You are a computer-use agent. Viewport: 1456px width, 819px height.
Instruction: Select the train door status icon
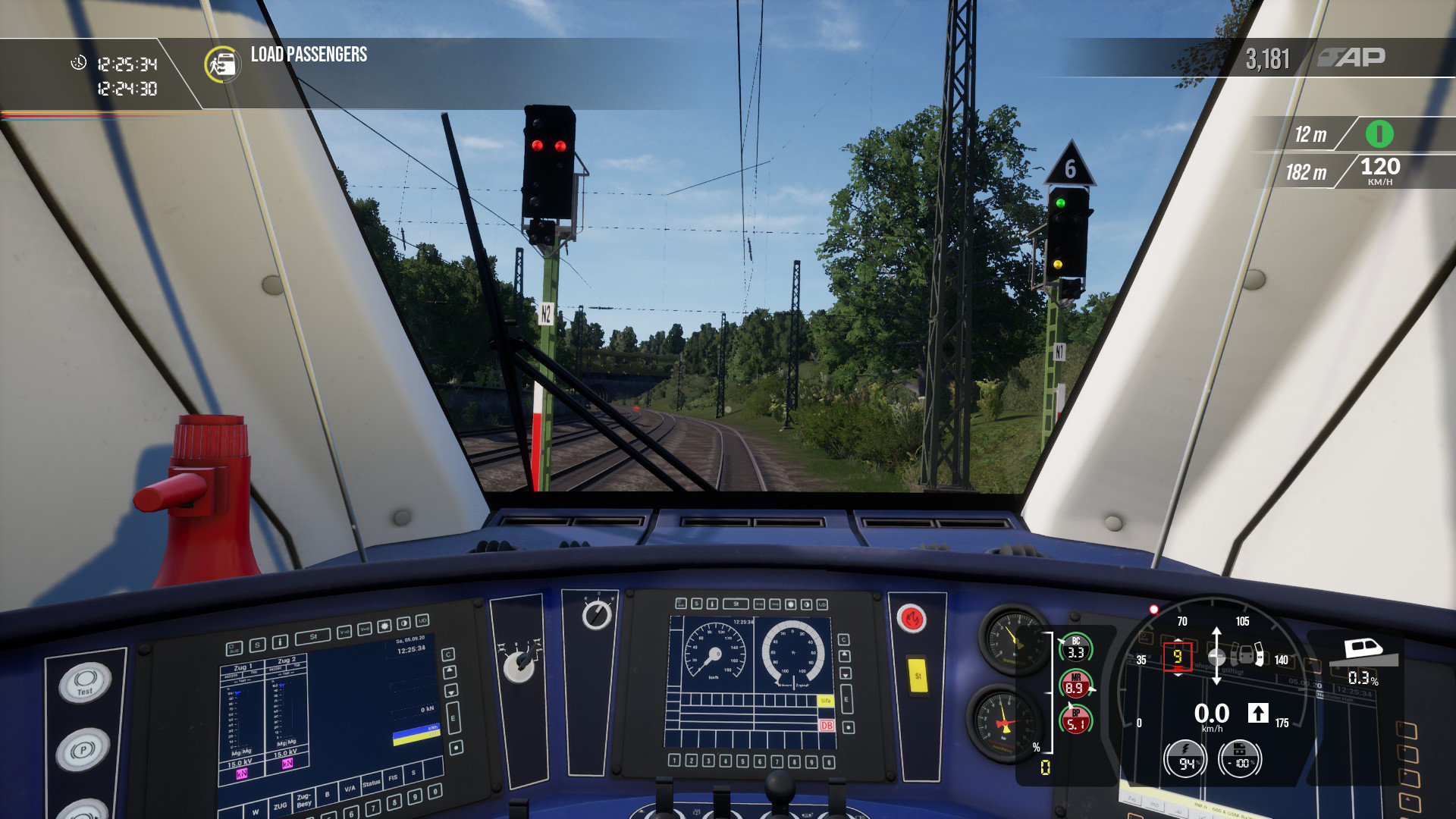coord(1246,654)
